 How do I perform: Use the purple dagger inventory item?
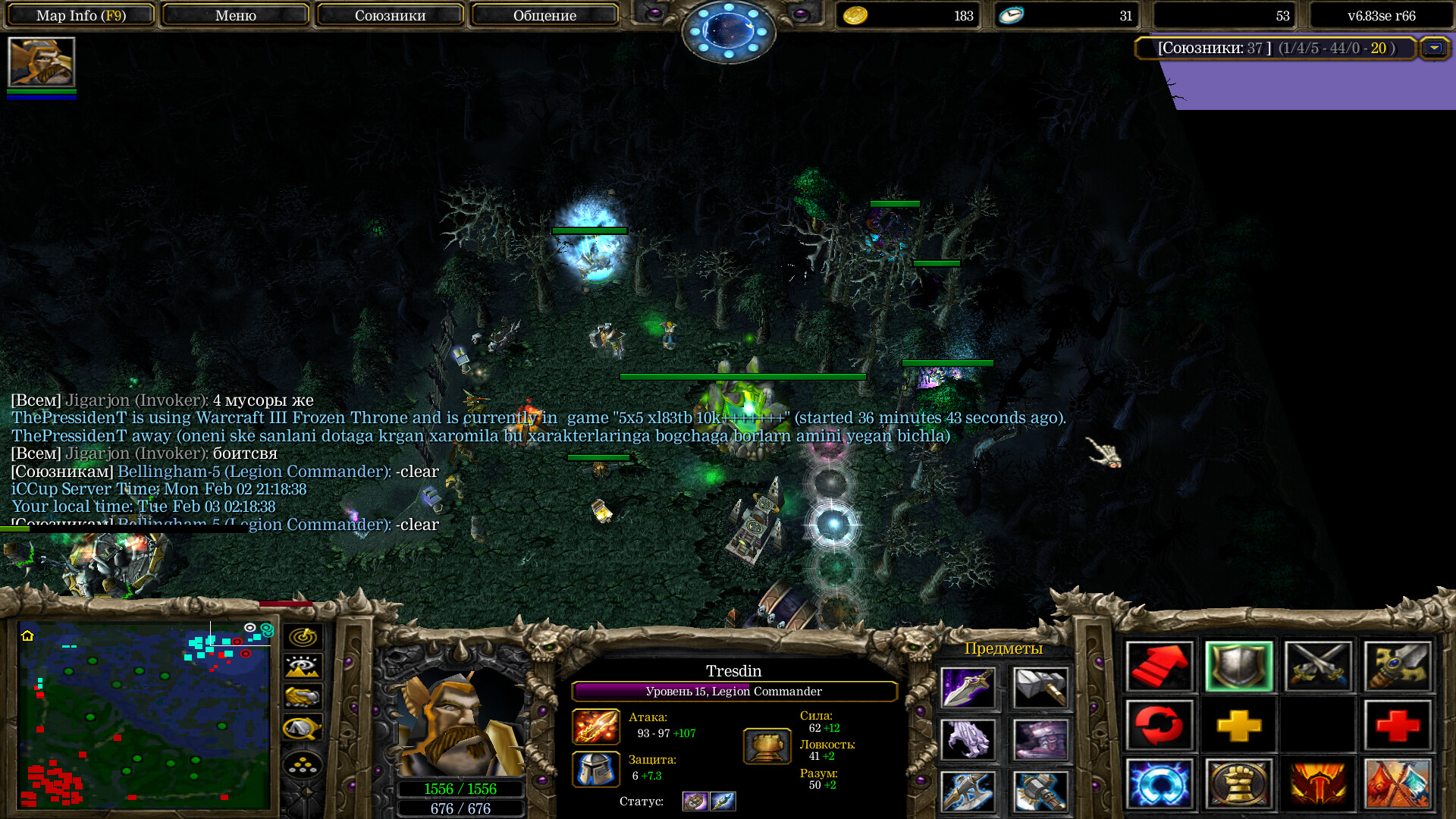point(968,688)
